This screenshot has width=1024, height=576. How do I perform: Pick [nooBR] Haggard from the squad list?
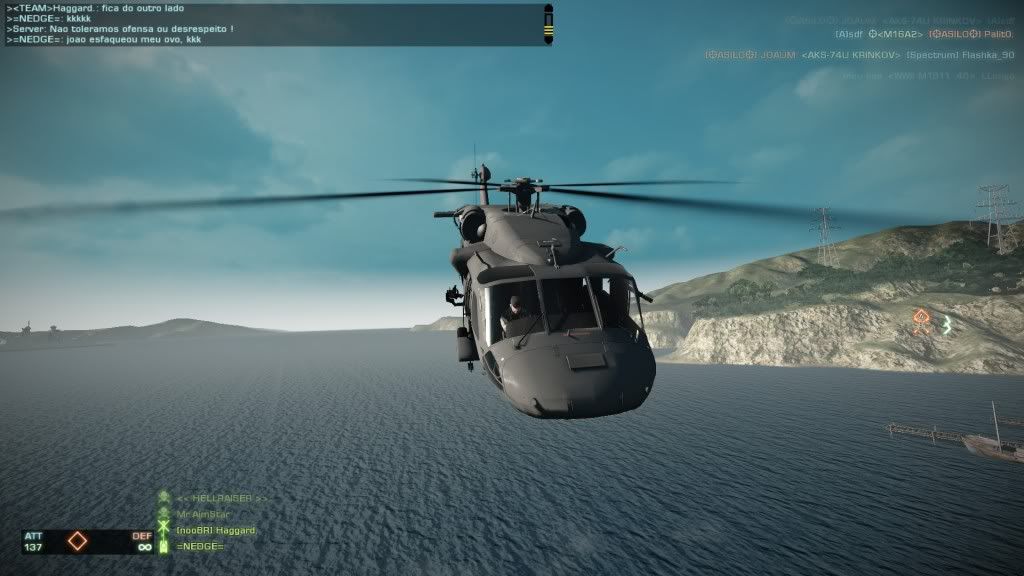[x=216, y=530]
